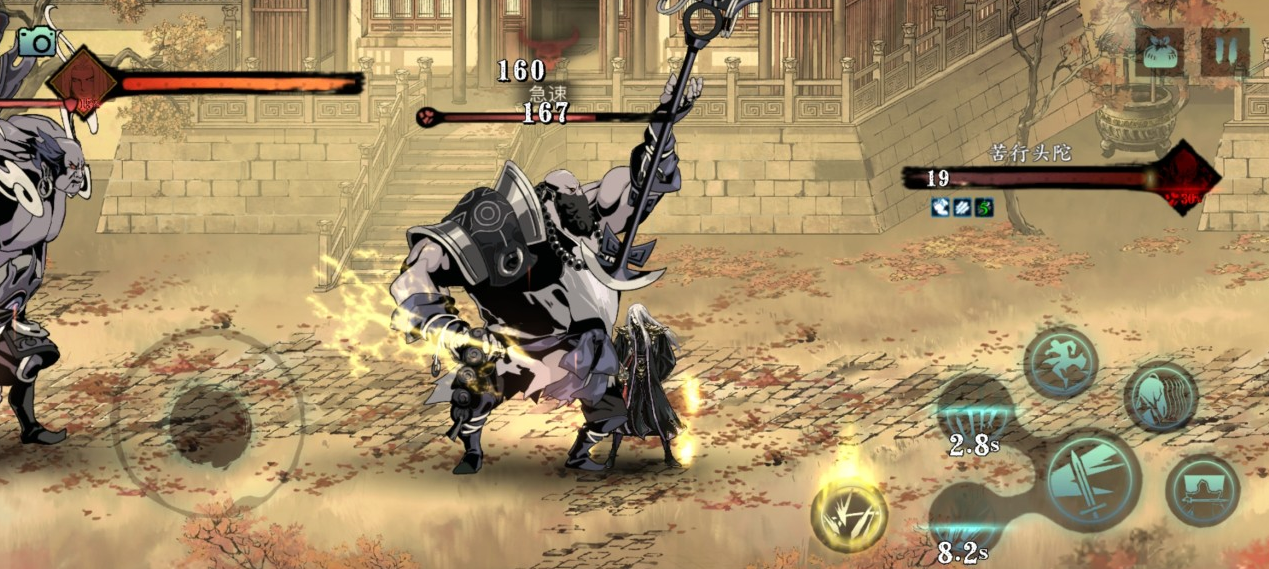1269x569 pixels.
Task: Pause the game
Action: coord(1224,50)
